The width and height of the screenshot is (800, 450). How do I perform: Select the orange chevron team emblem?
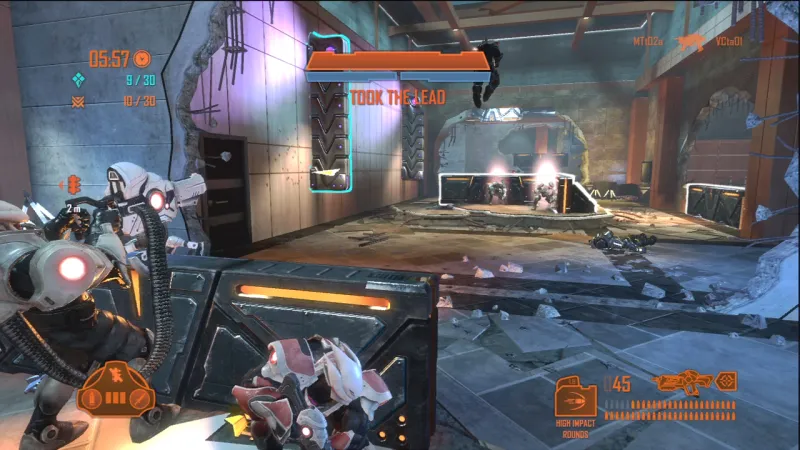(78, 101)
